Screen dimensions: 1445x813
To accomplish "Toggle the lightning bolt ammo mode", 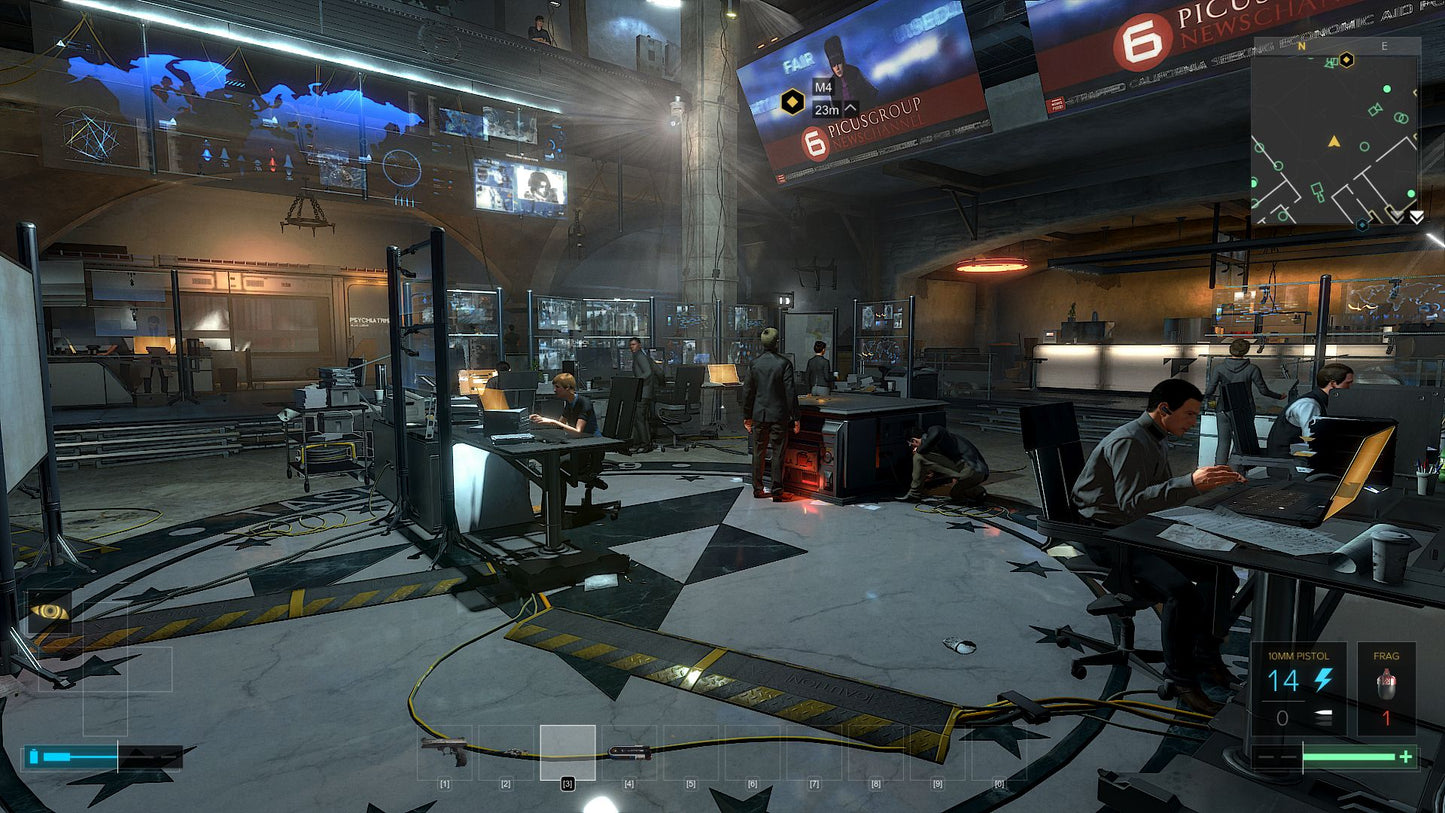I will (x=1324, y=680).
